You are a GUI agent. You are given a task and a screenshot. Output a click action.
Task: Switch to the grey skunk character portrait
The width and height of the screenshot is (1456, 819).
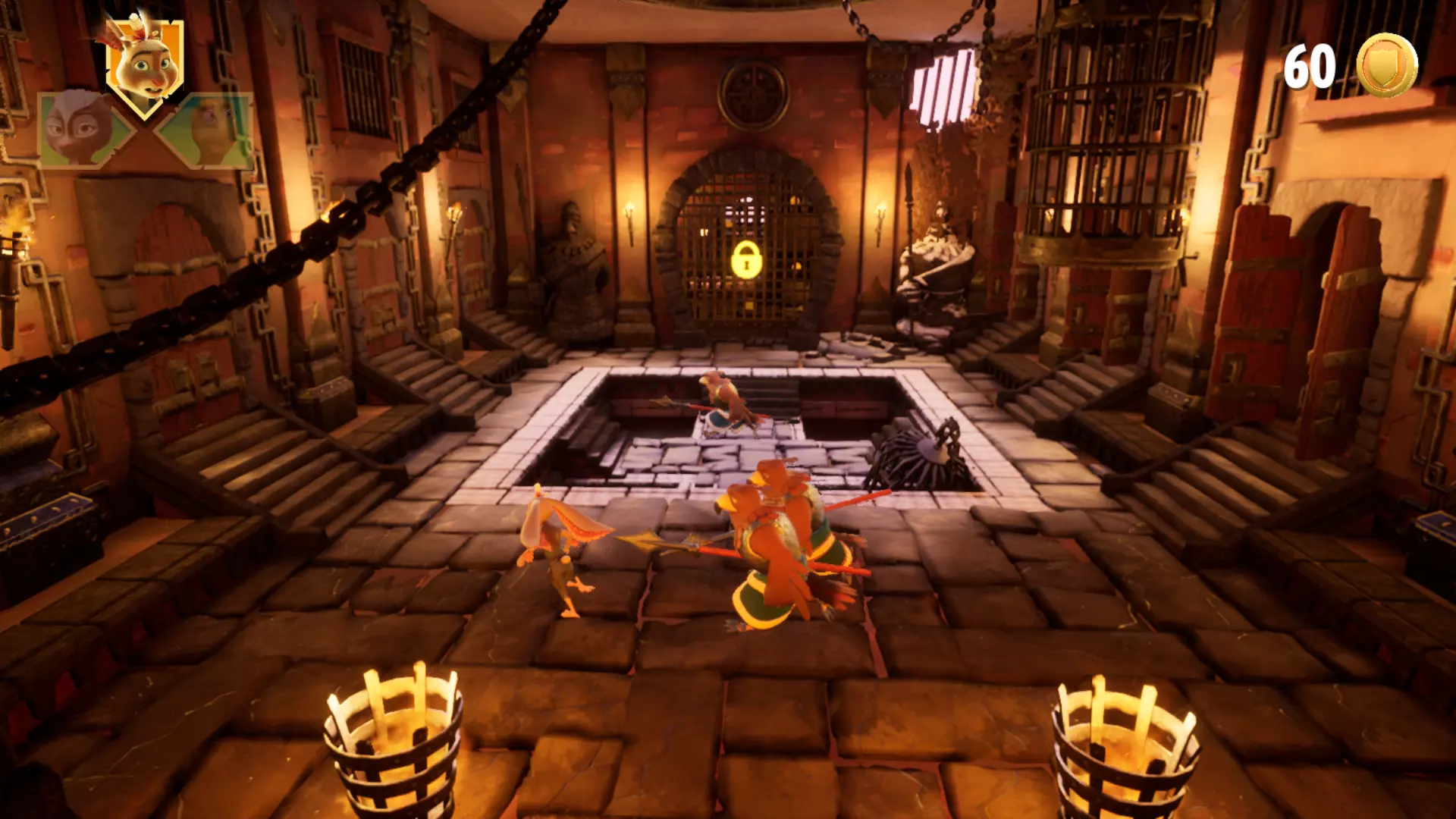(x=80, y=129)
